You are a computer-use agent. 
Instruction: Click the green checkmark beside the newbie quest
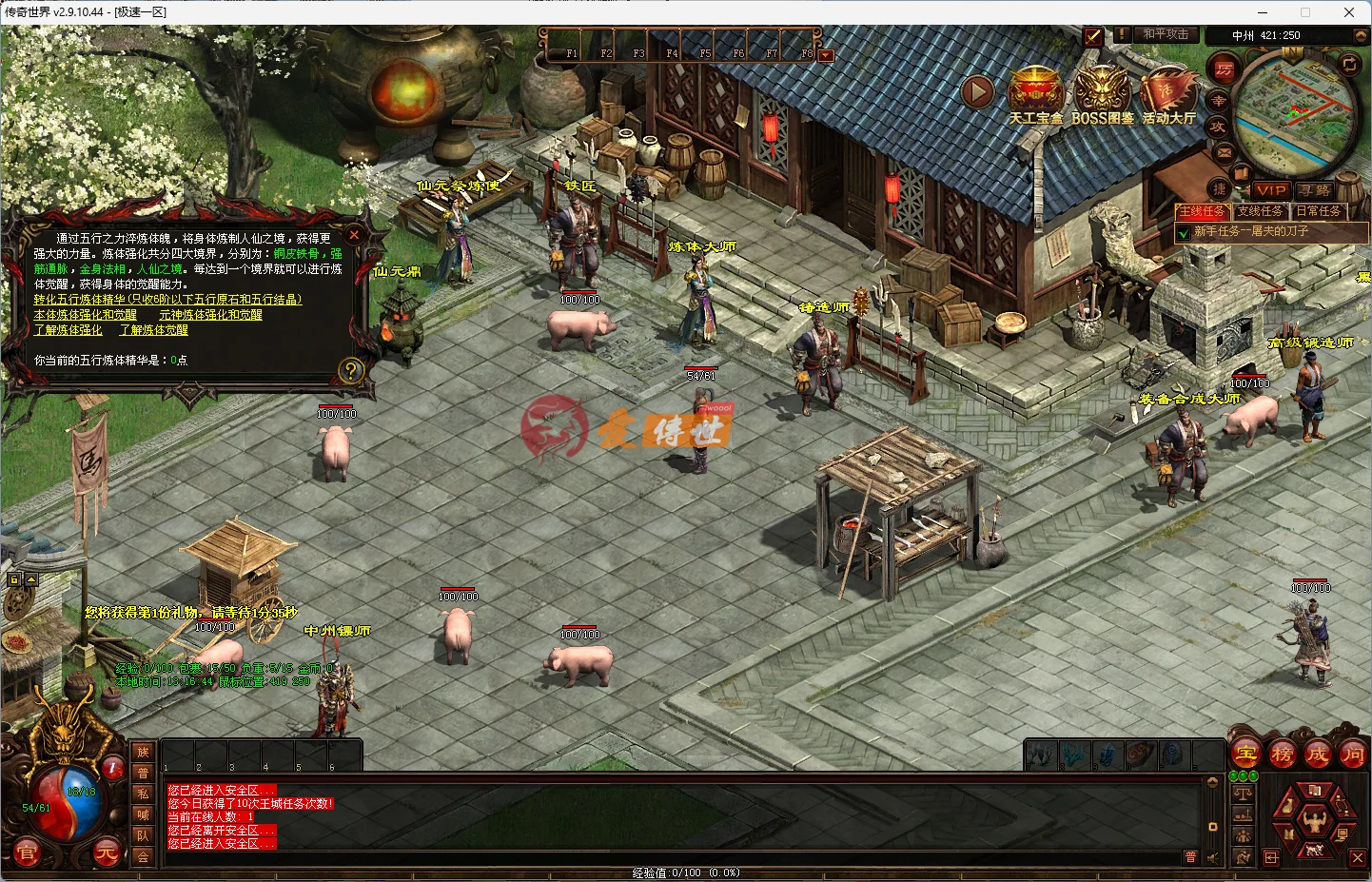coord(1183,231)
